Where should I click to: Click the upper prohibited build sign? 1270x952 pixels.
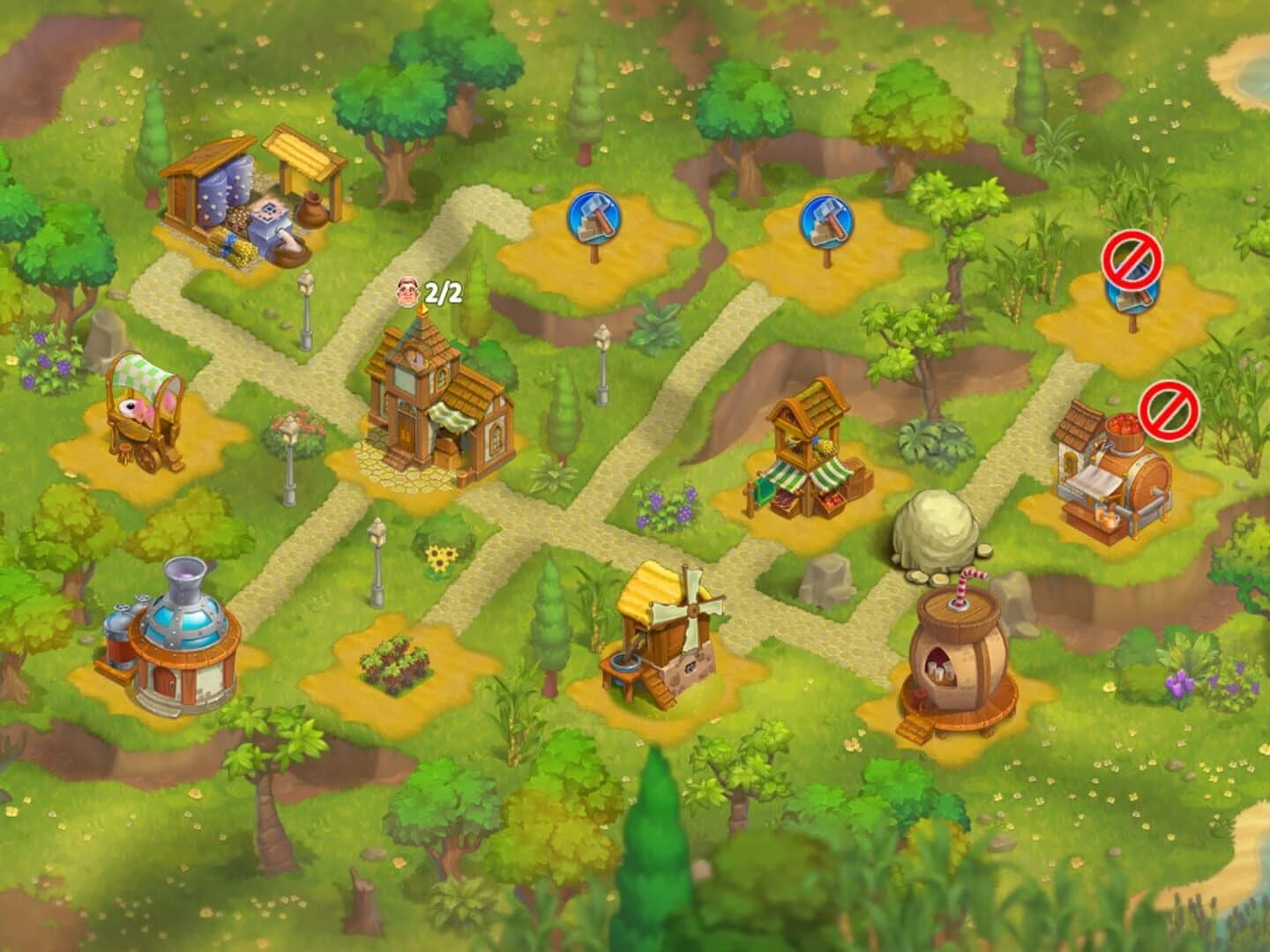pyautogui.click(x=1132, y=262)
